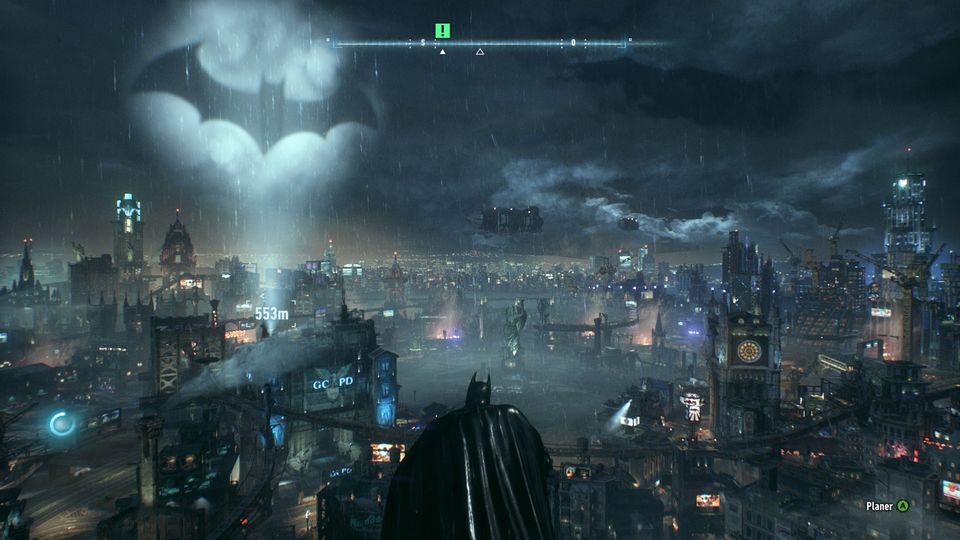Select the glowing blue circular marker
Screen dimensions: 960x540
tap(62, 423)
